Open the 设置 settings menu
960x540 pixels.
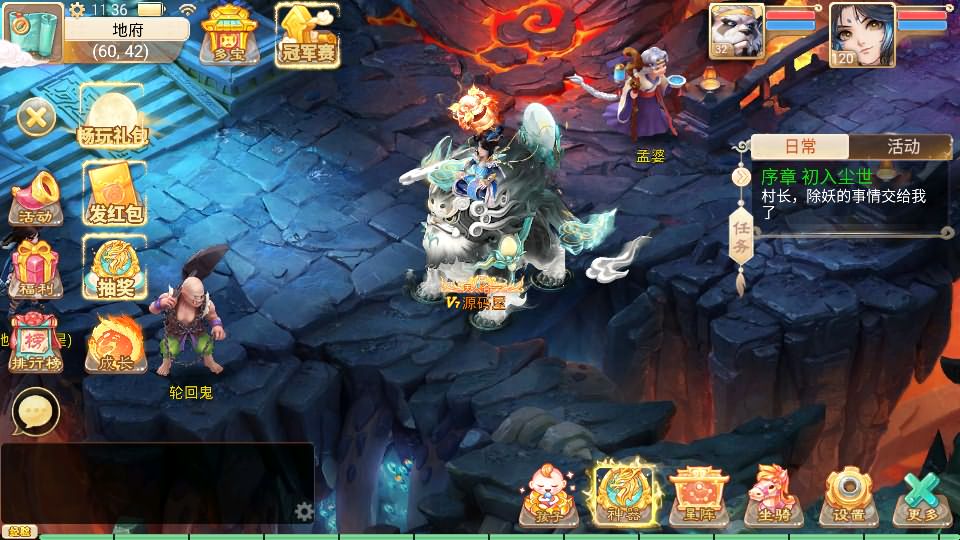[850, 494]
